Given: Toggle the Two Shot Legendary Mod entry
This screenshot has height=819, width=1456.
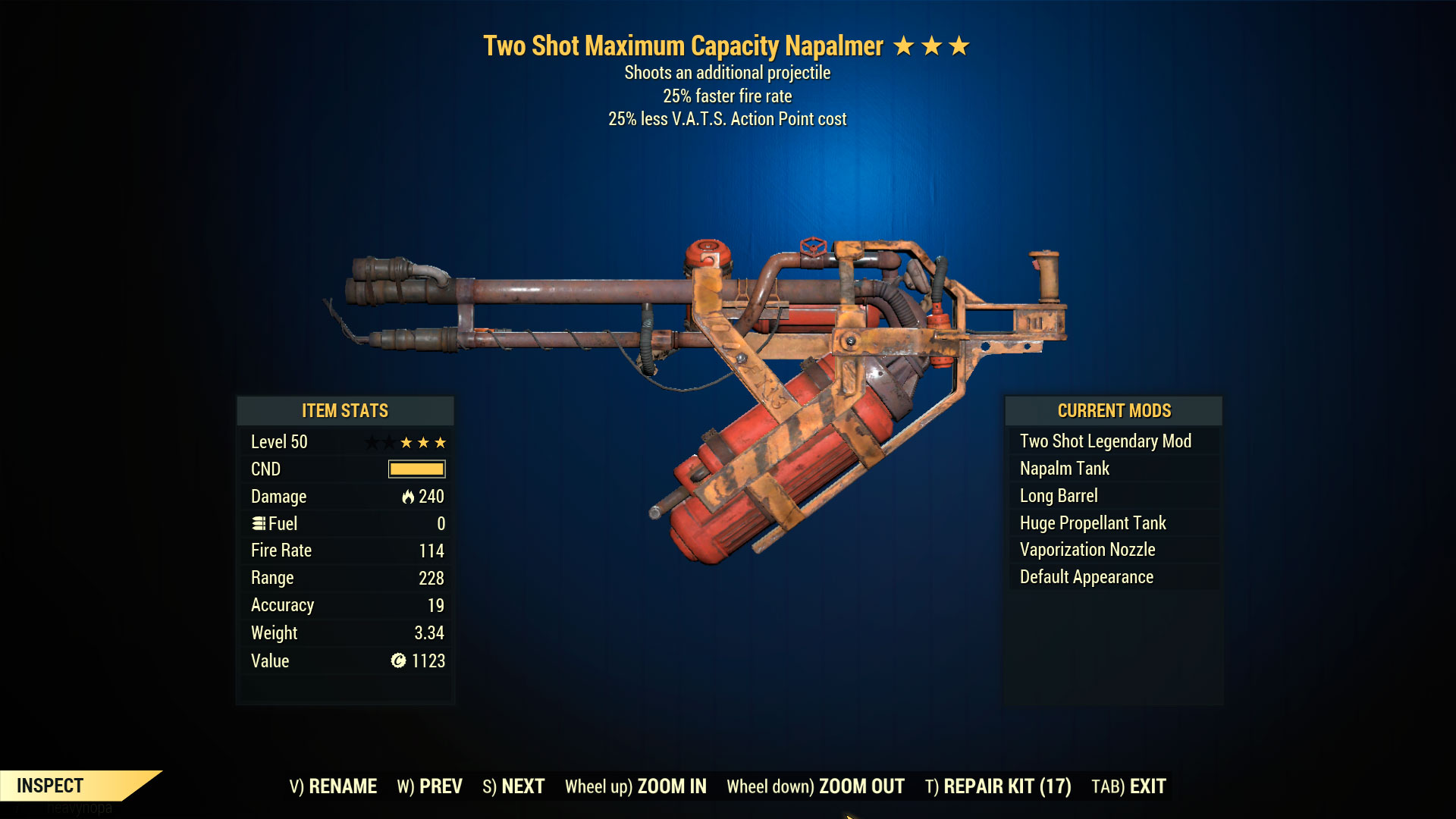Looking at the screenshot, I should (x=1105, y=441).
